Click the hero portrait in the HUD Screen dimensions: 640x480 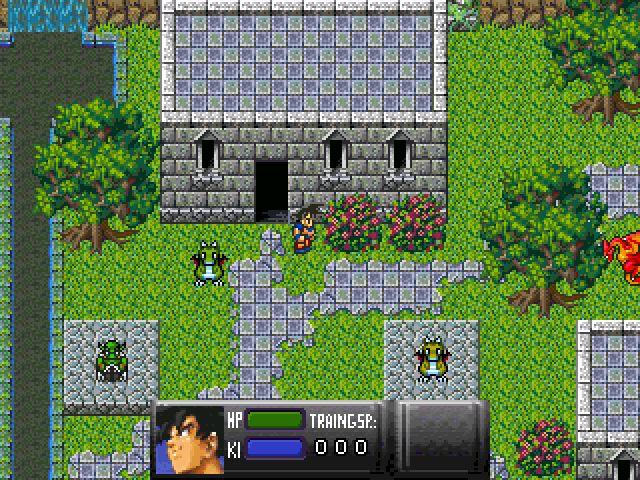(191, 441)
